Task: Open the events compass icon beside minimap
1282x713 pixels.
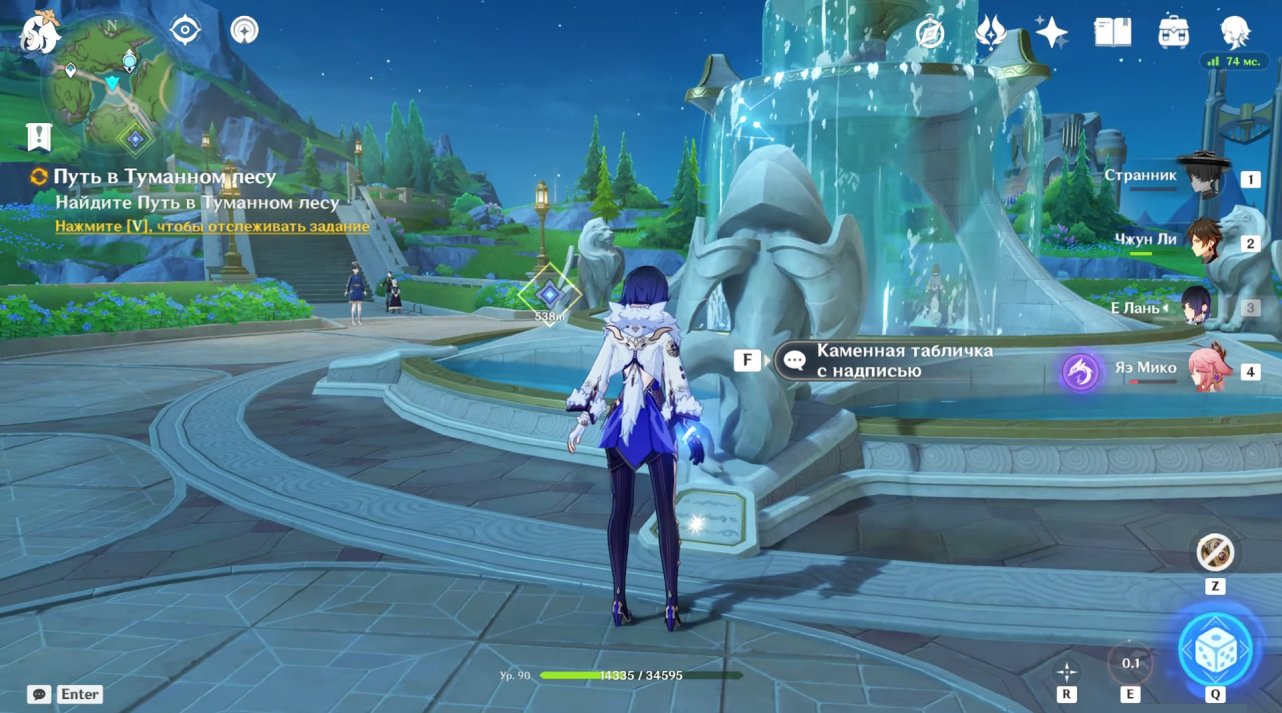Action: [x=185, y=30]
